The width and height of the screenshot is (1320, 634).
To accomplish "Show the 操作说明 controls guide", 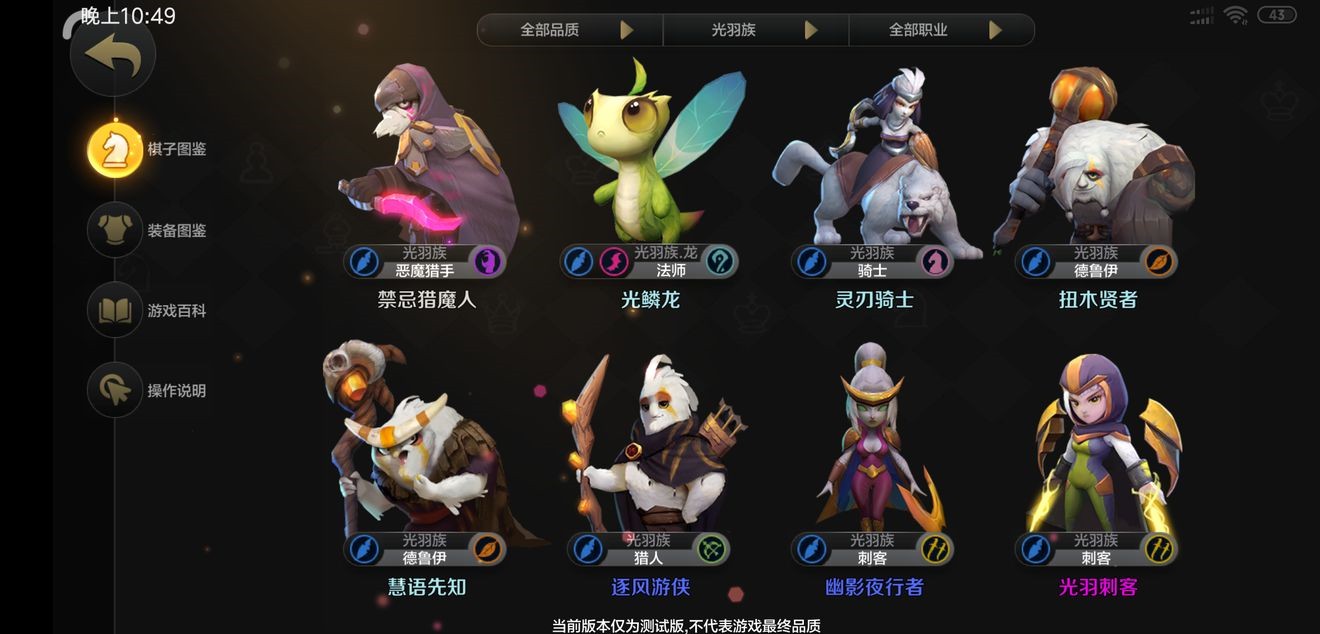I will (116, 390).
